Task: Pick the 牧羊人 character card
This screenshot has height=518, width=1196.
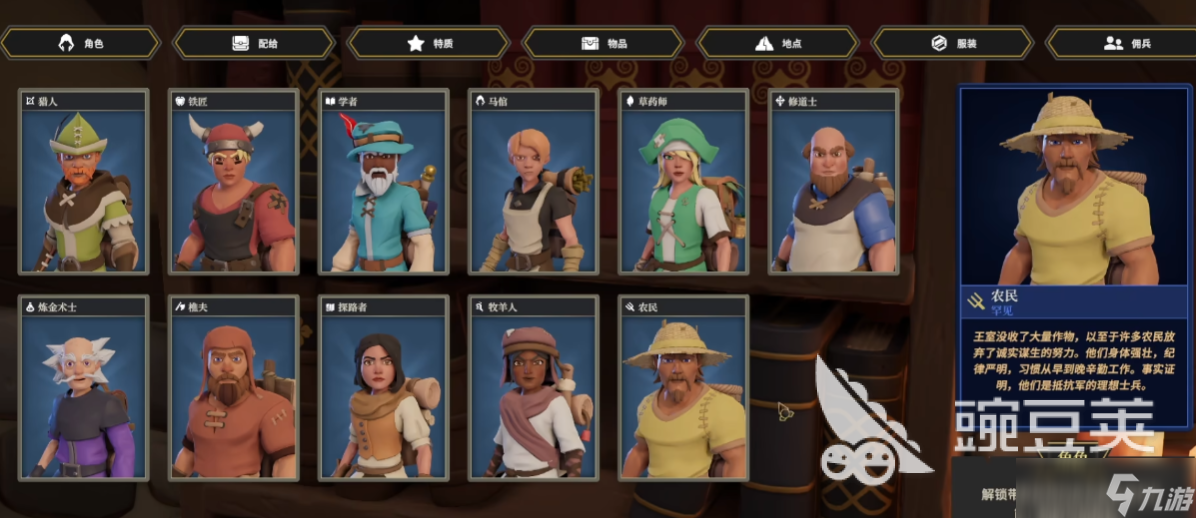Action: [x=534, y=388]
